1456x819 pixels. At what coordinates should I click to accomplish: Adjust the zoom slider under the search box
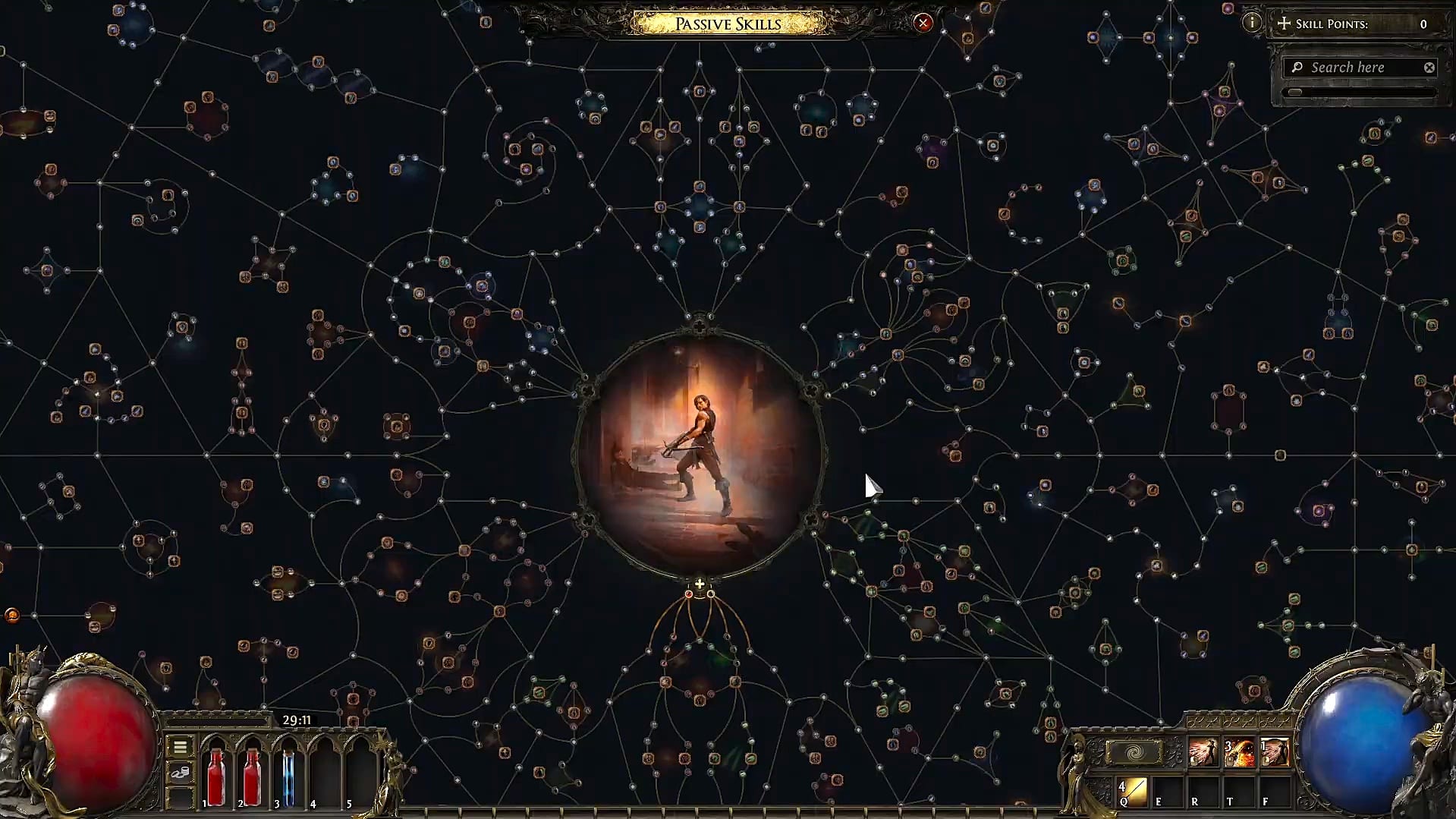[1296, 93]
